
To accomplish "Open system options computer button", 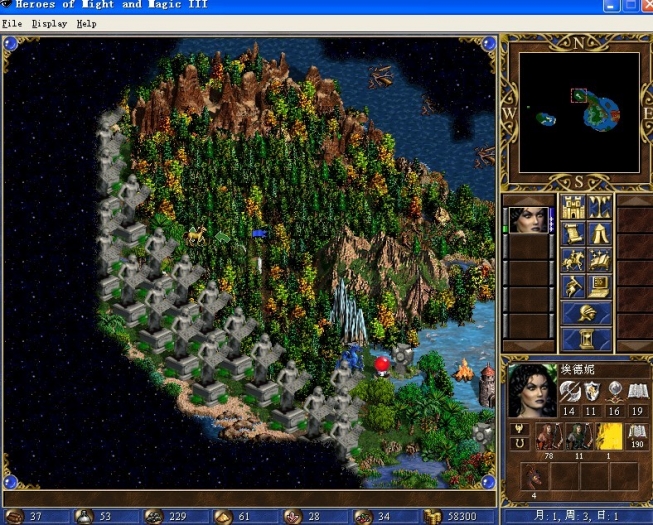I will tap(600, 287).
